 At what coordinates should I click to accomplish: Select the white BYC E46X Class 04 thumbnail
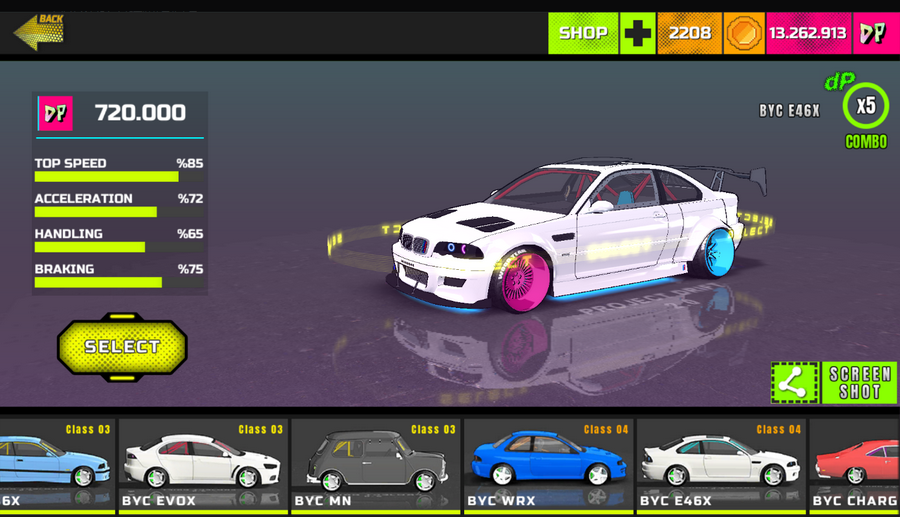pyautogui.click(x=721, y=464)
